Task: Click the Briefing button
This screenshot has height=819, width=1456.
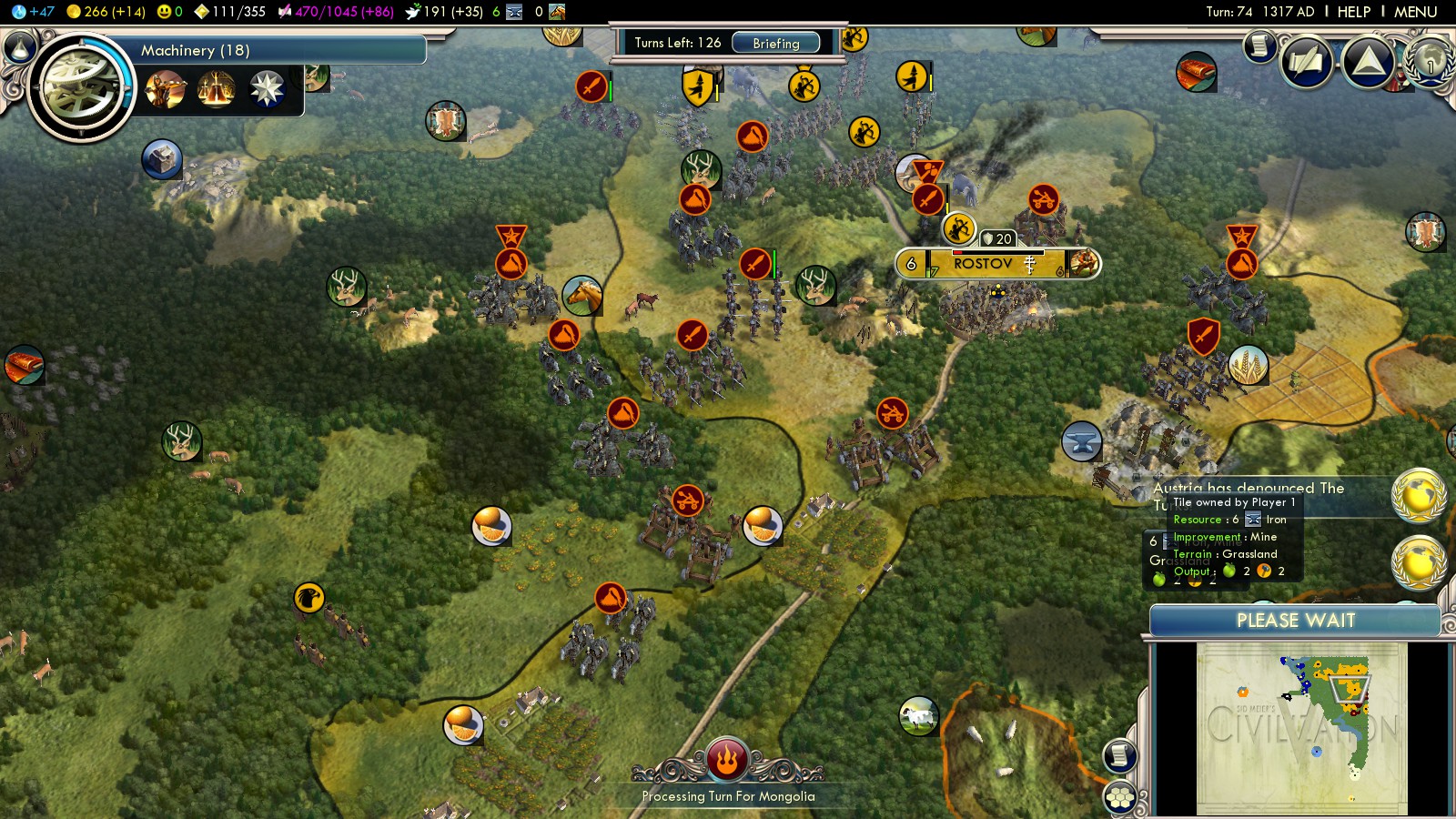Action: pyautogui.click(x=775, y=43)
